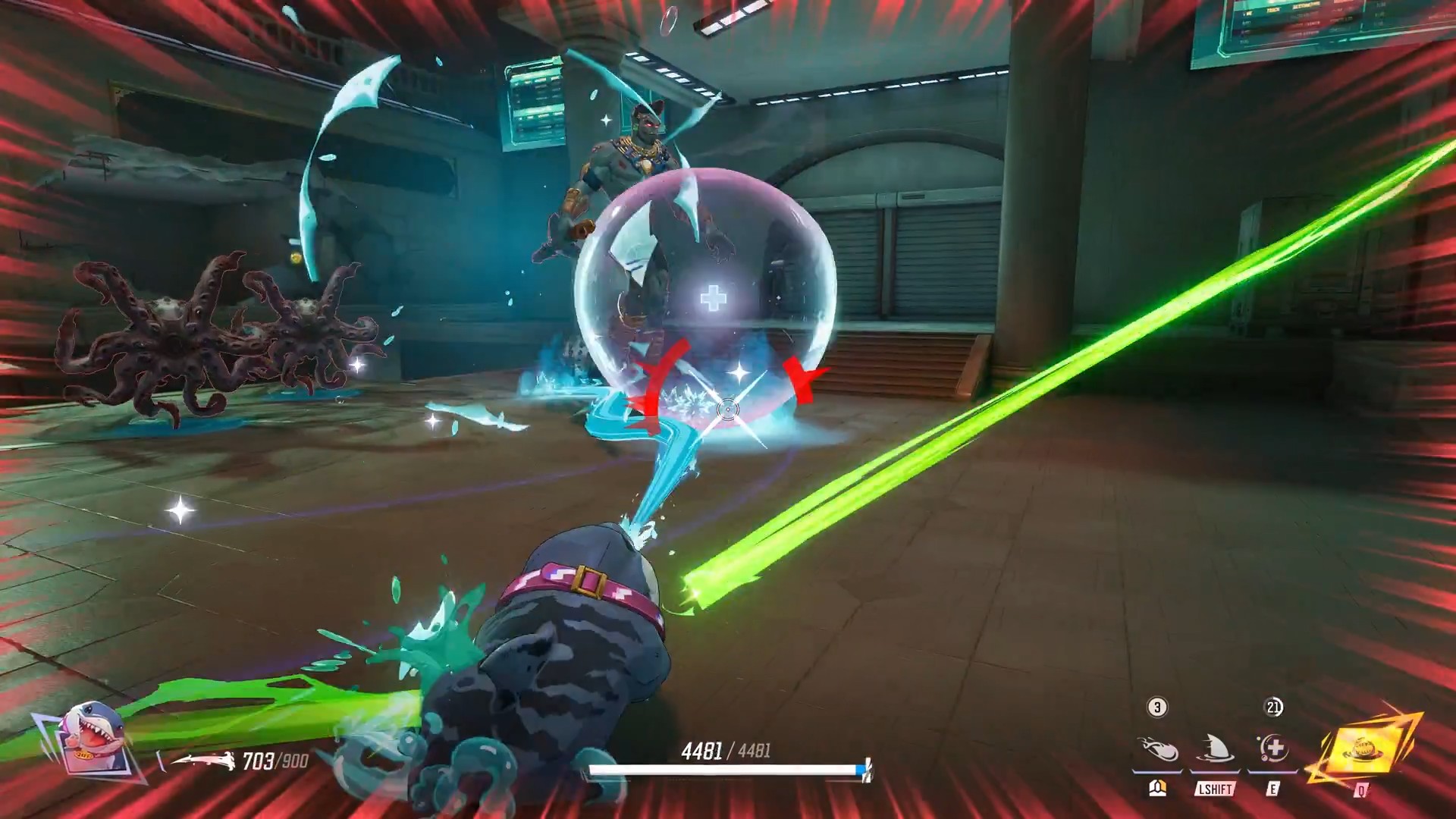Fire the Aqua Burst water projectile ability
Screen dimensions: 1456x819
click(x=1157, y=749)
